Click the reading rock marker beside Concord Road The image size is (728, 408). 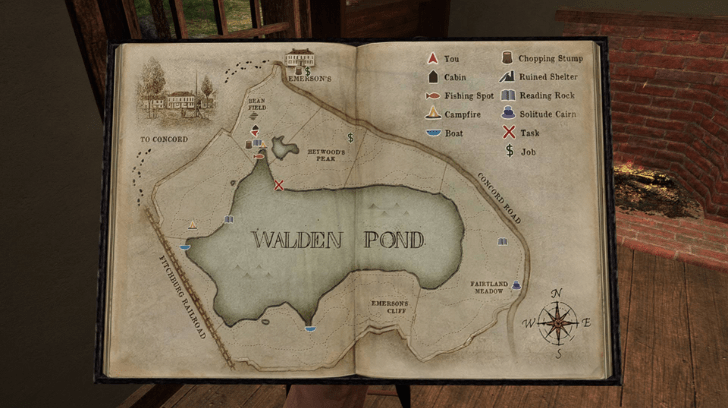click(502, 242)
